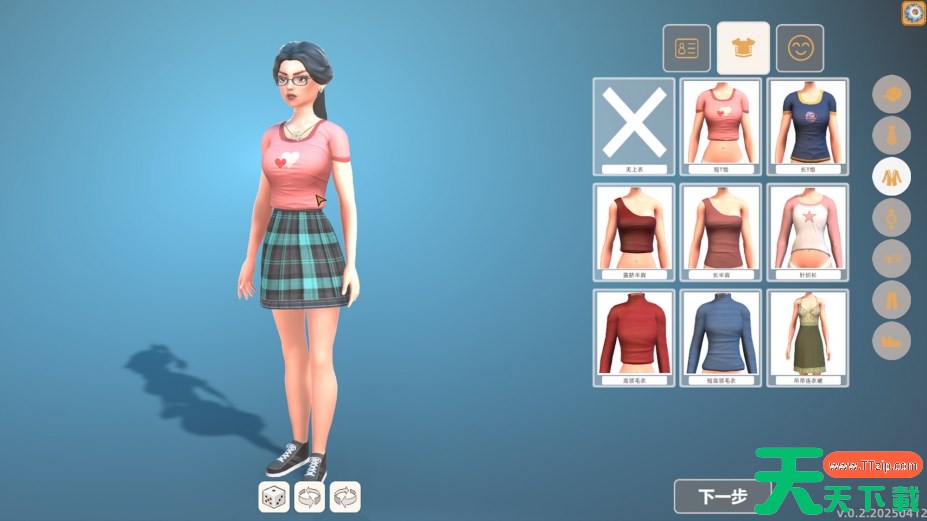Open the pants category icon
Image resolution: width=927 pixels, height=521 pixels.
click(x=891, y=299)
